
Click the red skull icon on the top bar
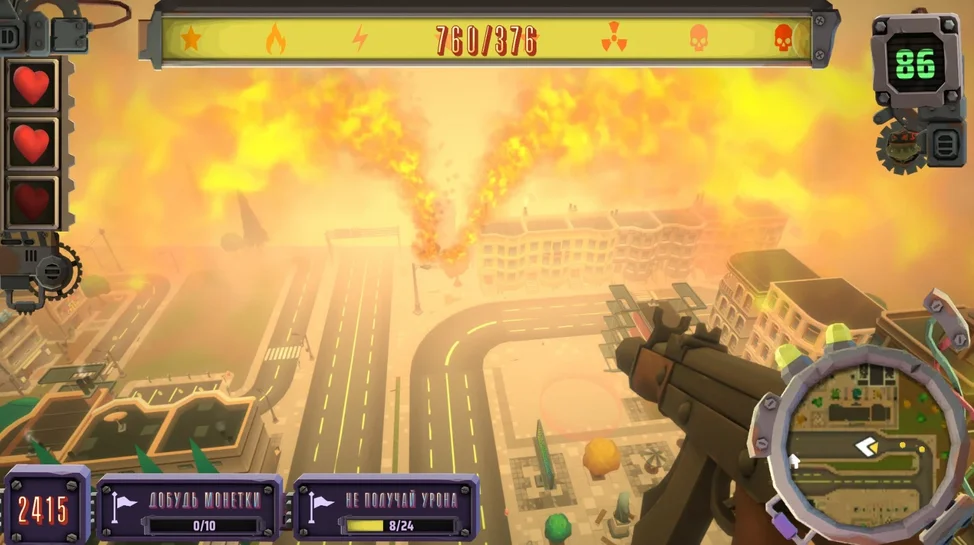tap(783, 40)
